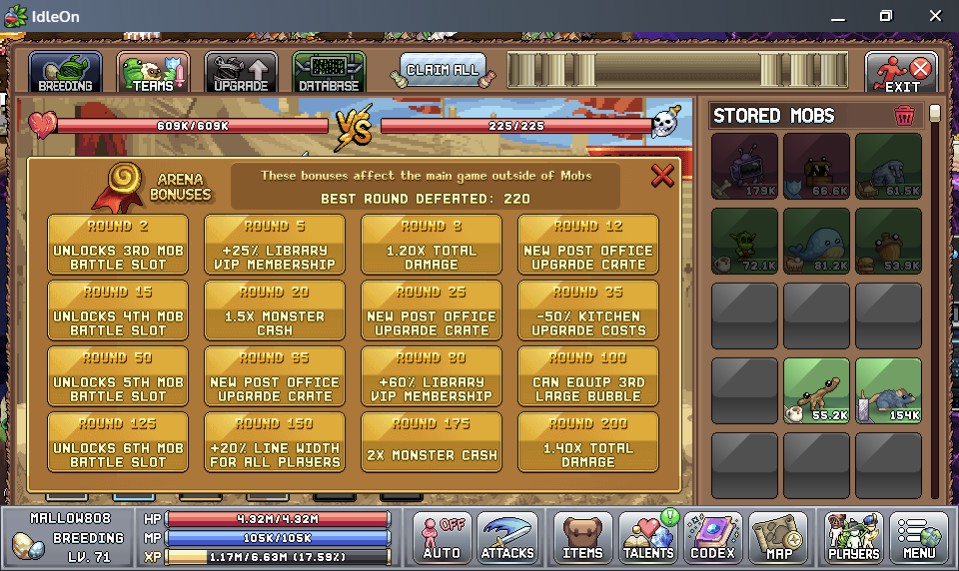Click the stored mobs trash can
This screenshot has height=571, width=959.
(904, 116)
